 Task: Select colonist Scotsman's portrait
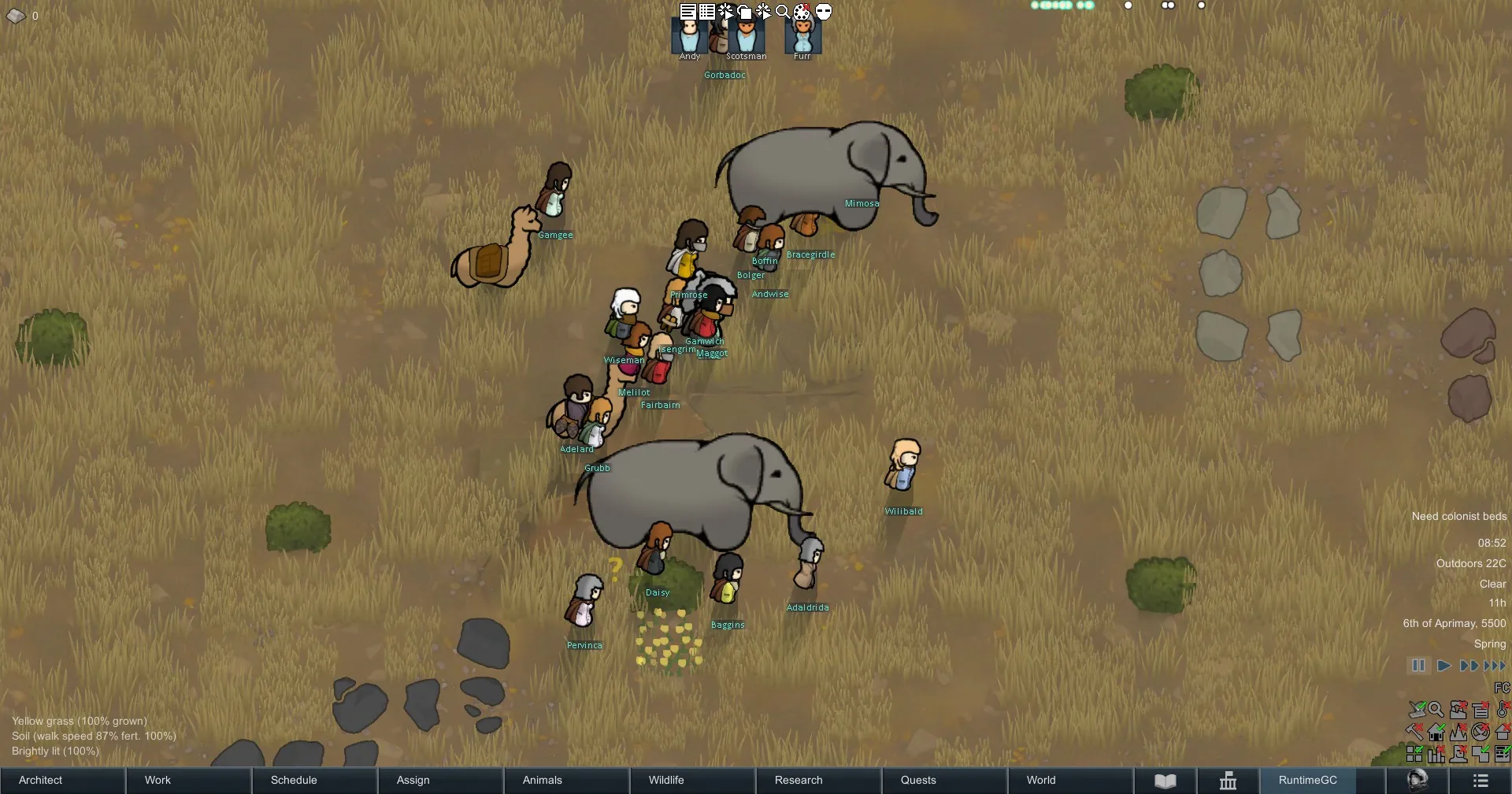point(746,36)
